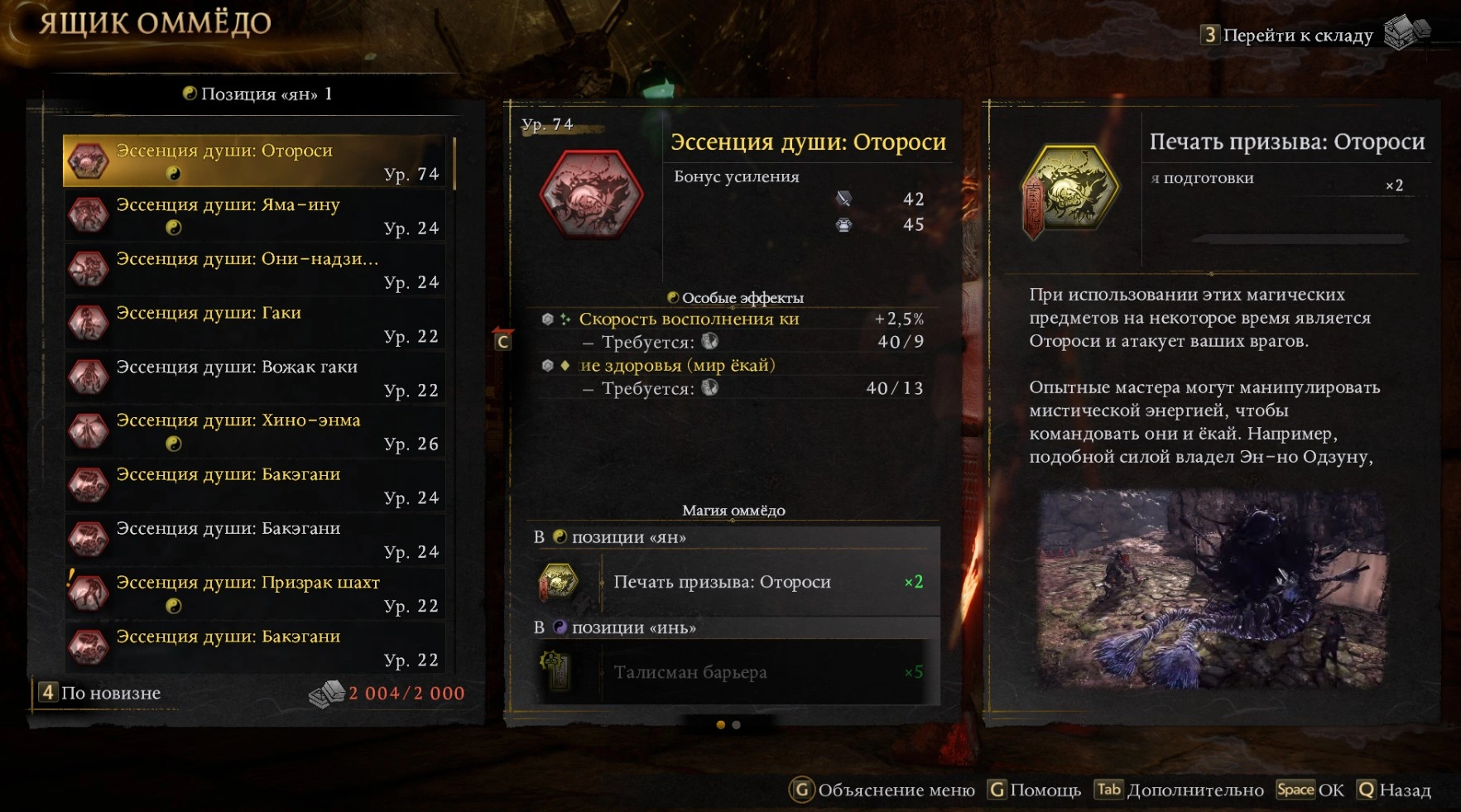Select the level 22 Бакэгани soul core
The height and width of the screenshot is (812, 1461).
pyautogui.click(x=257, y=647)
